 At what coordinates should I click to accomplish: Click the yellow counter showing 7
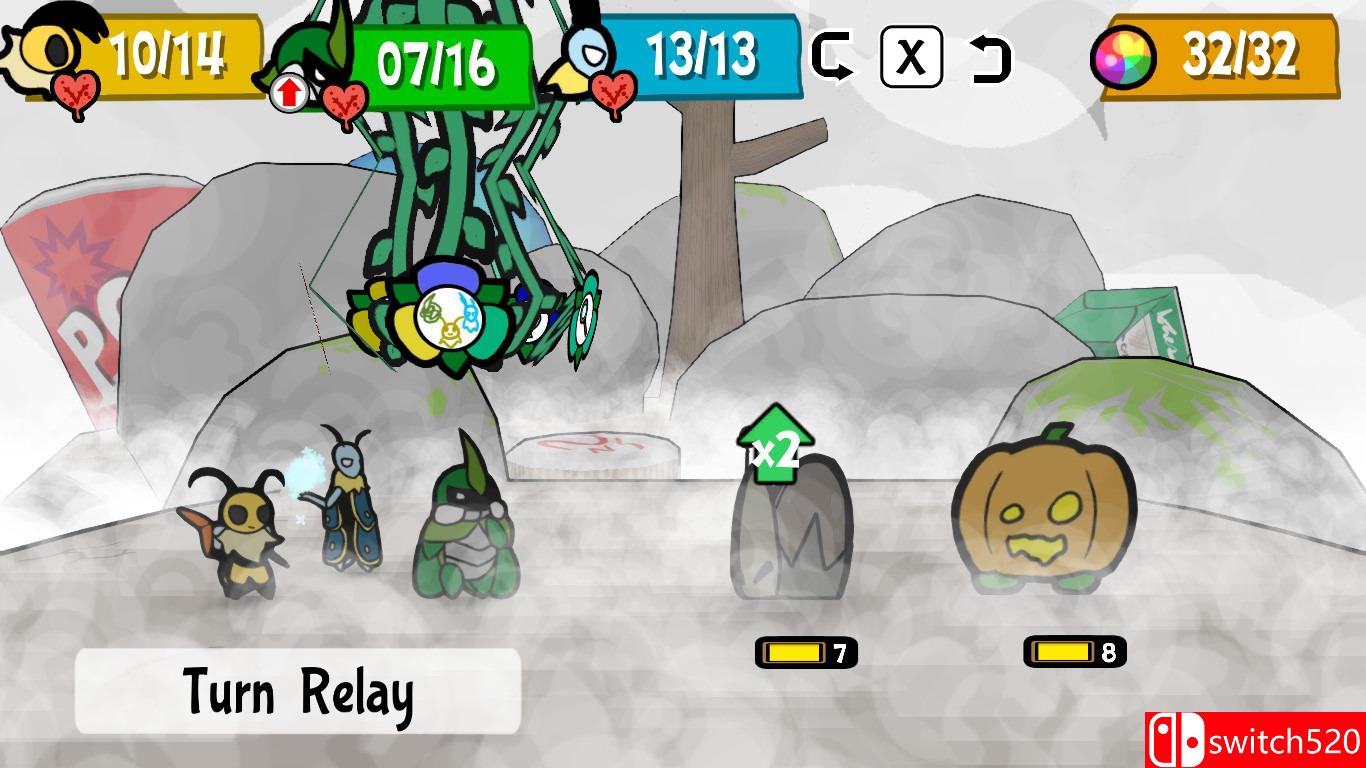(803, 652)
